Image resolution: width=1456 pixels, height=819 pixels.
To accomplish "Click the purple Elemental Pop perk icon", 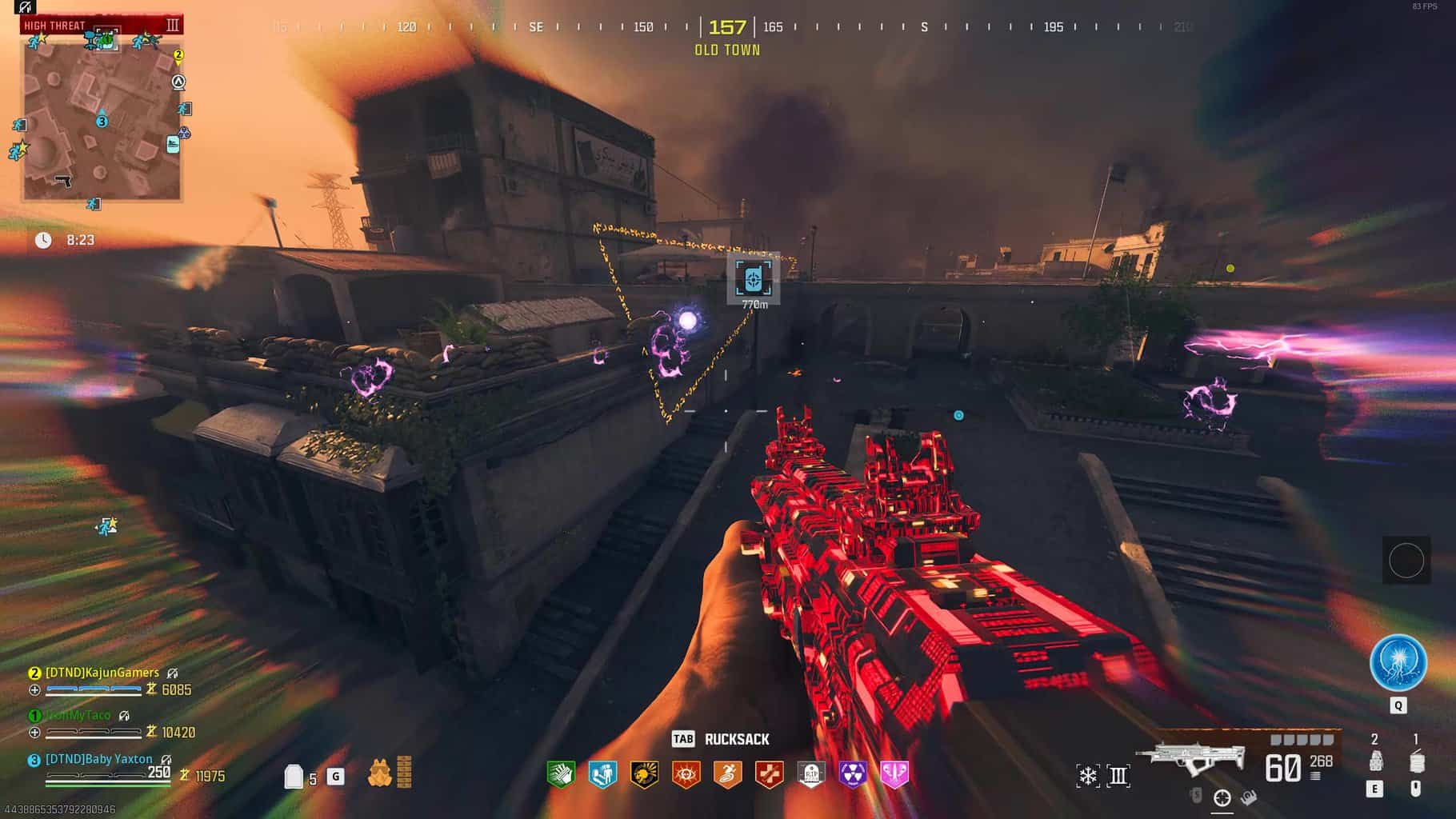I will [852, 773].
